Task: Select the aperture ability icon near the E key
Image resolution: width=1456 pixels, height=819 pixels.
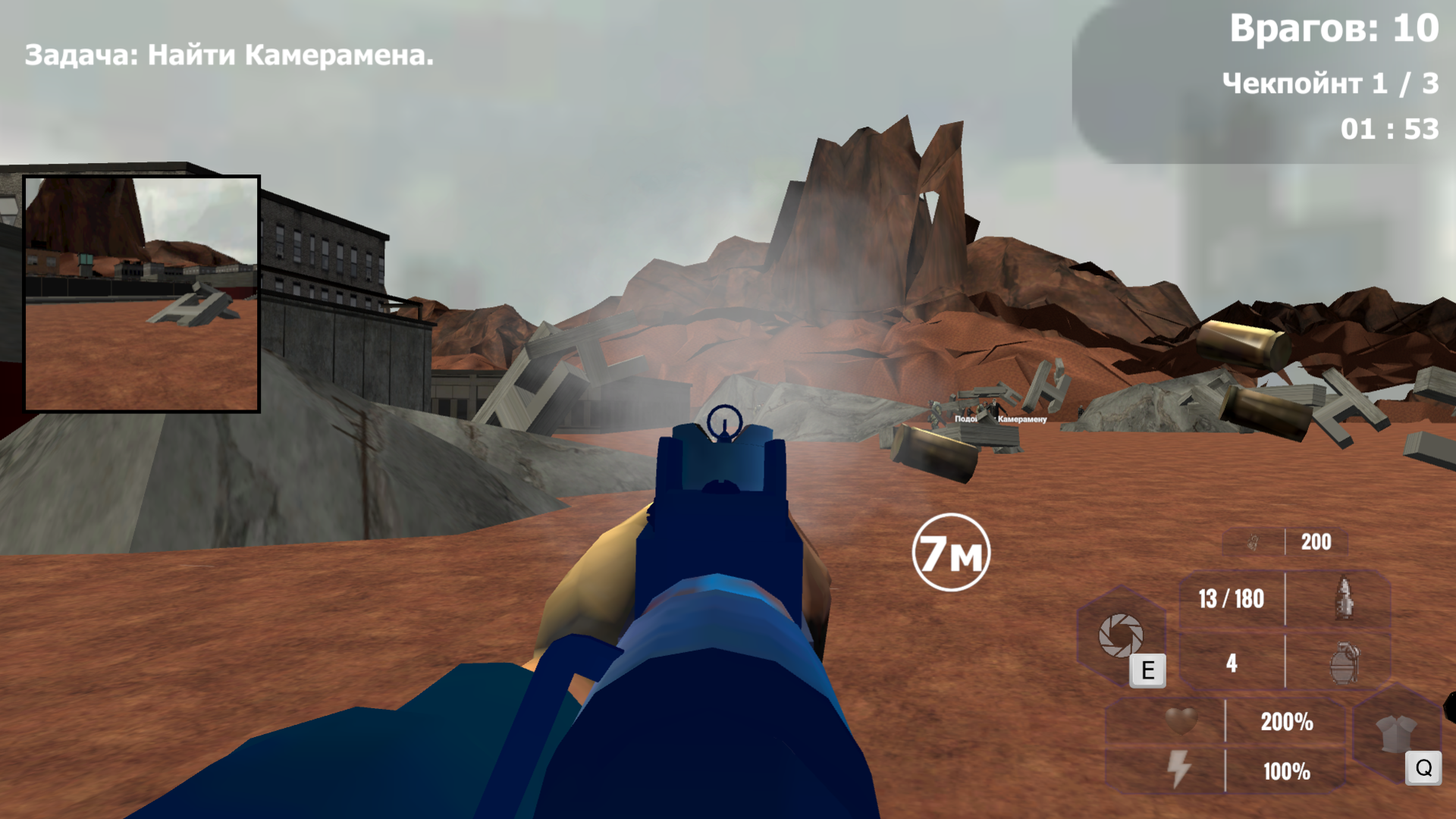Action: [x=1120, y=634]
